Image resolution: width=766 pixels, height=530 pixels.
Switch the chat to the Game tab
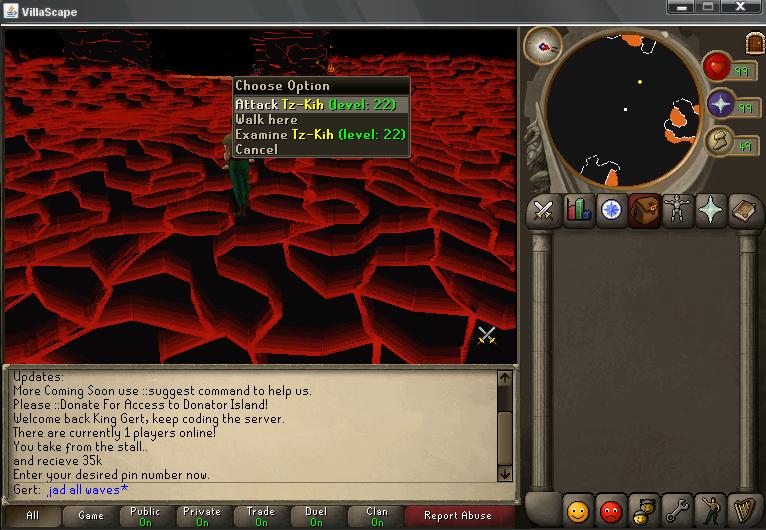[90, 516]
